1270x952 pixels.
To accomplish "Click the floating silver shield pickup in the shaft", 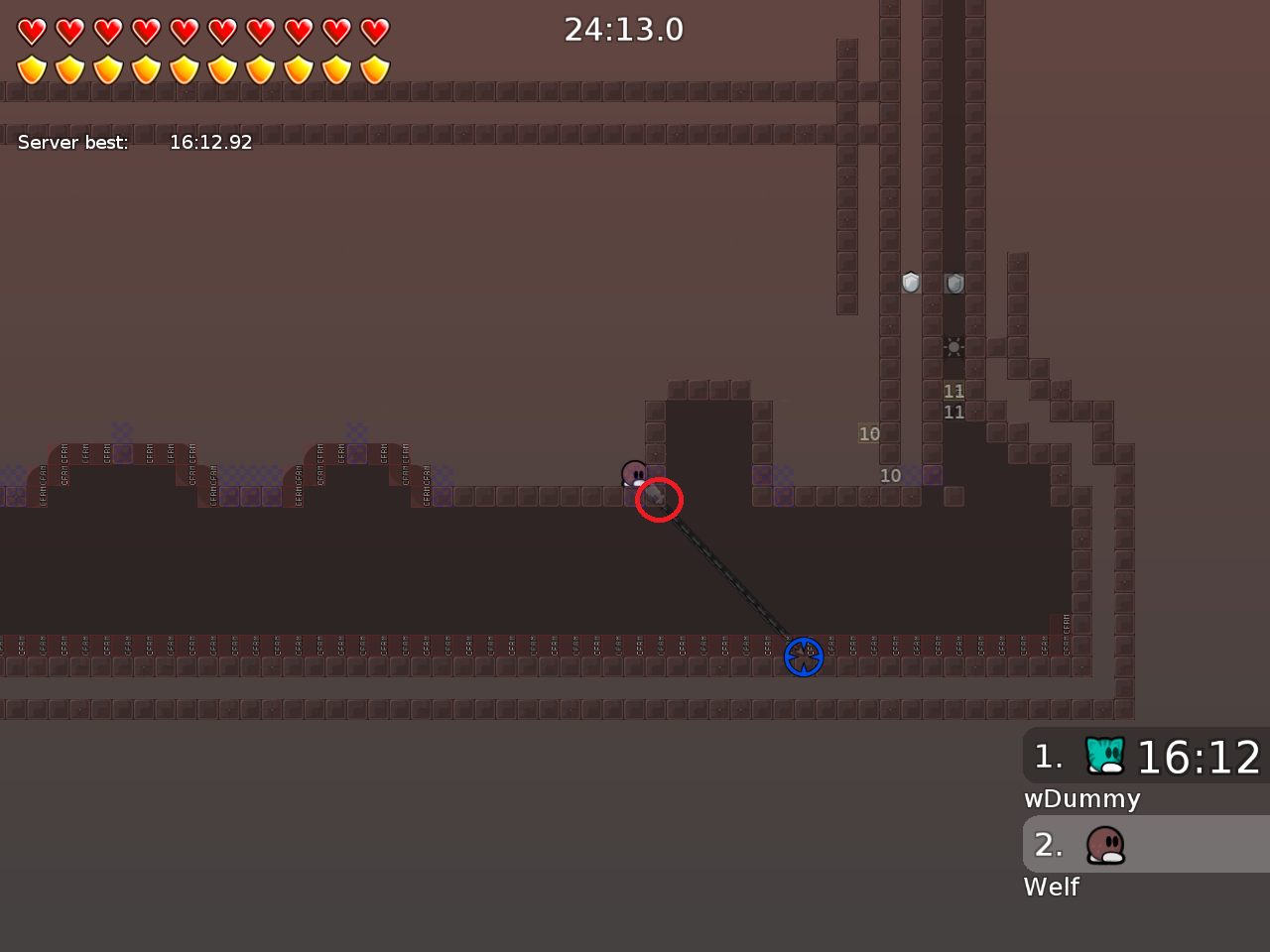I will (910, 283).
